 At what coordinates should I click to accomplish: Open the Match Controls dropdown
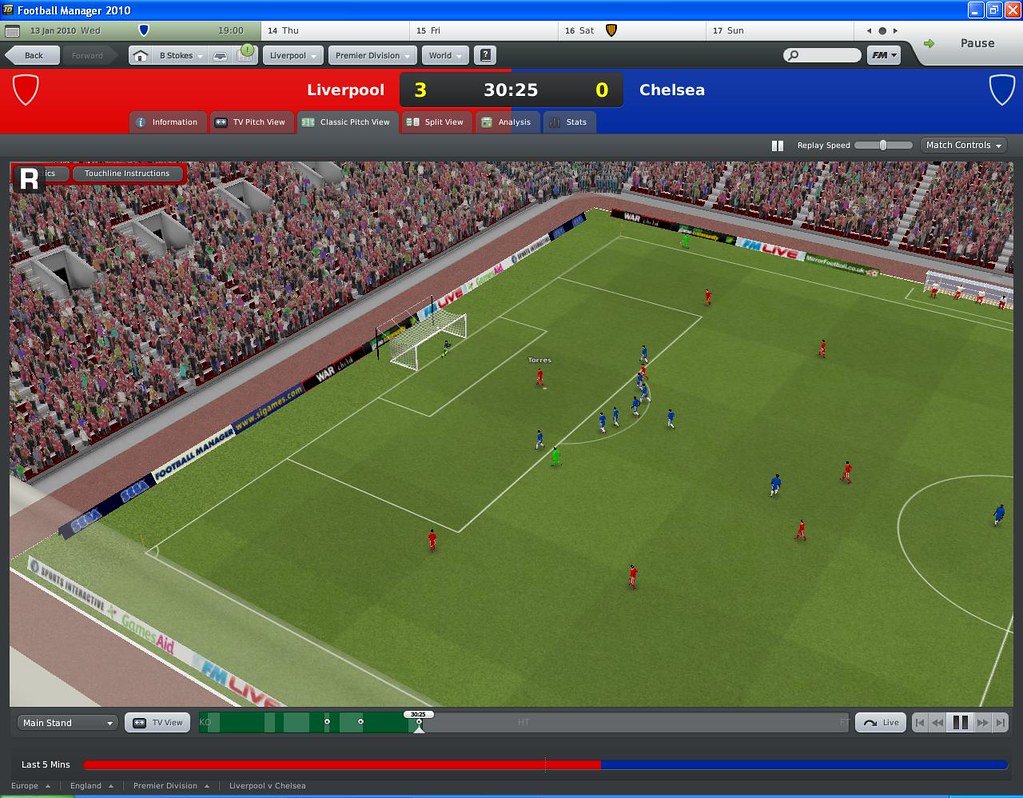[x=963, y=145]
